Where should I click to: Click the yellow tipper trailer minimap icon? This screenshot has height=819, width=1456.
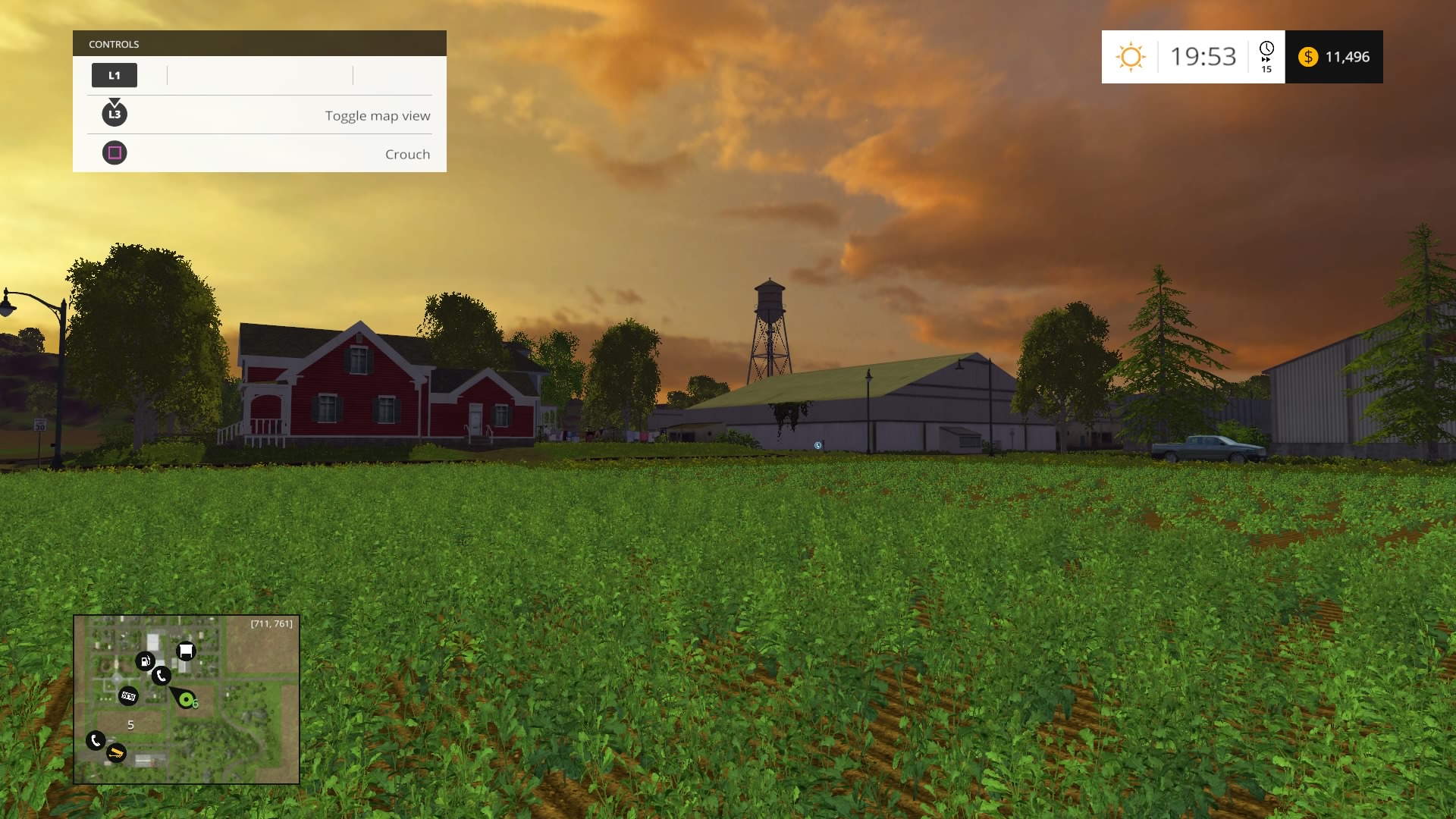[116, 754]
